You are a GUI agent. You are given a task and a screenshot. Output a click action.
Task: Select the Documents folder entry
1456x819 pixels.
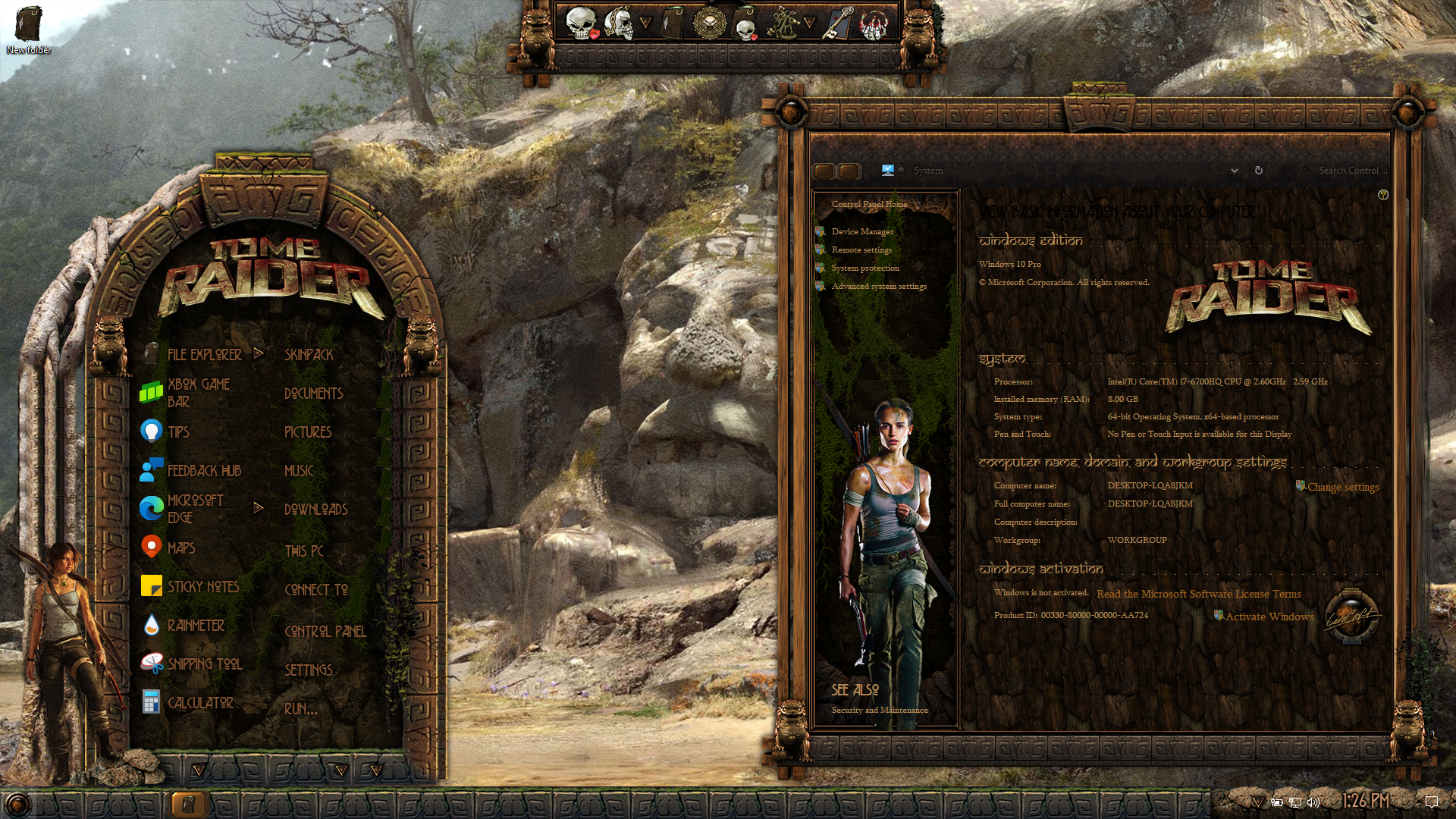(313, 394)
